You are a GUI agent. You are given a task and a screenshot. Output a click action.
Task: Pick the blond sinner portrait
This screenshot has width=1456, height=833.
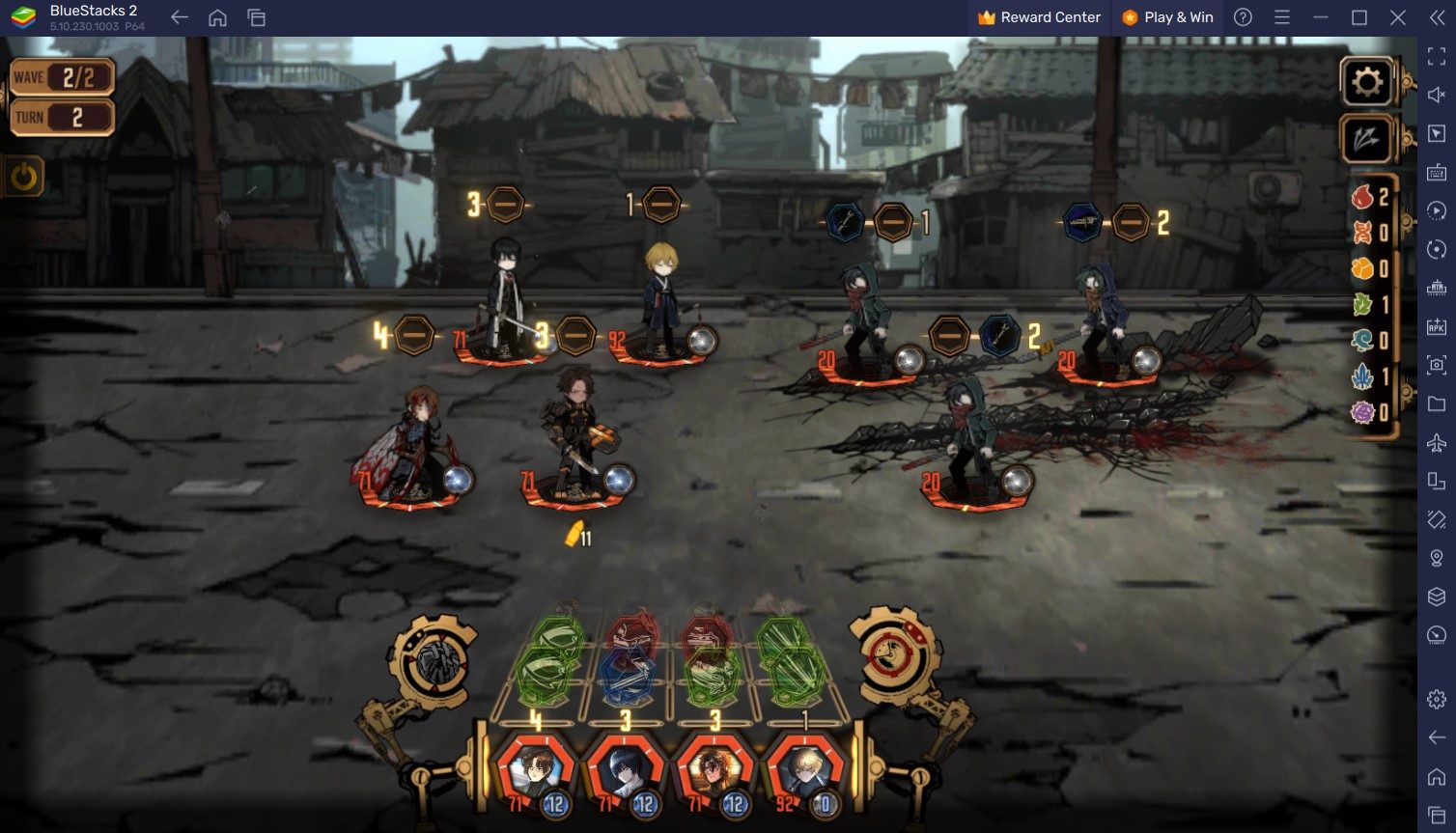803,773
